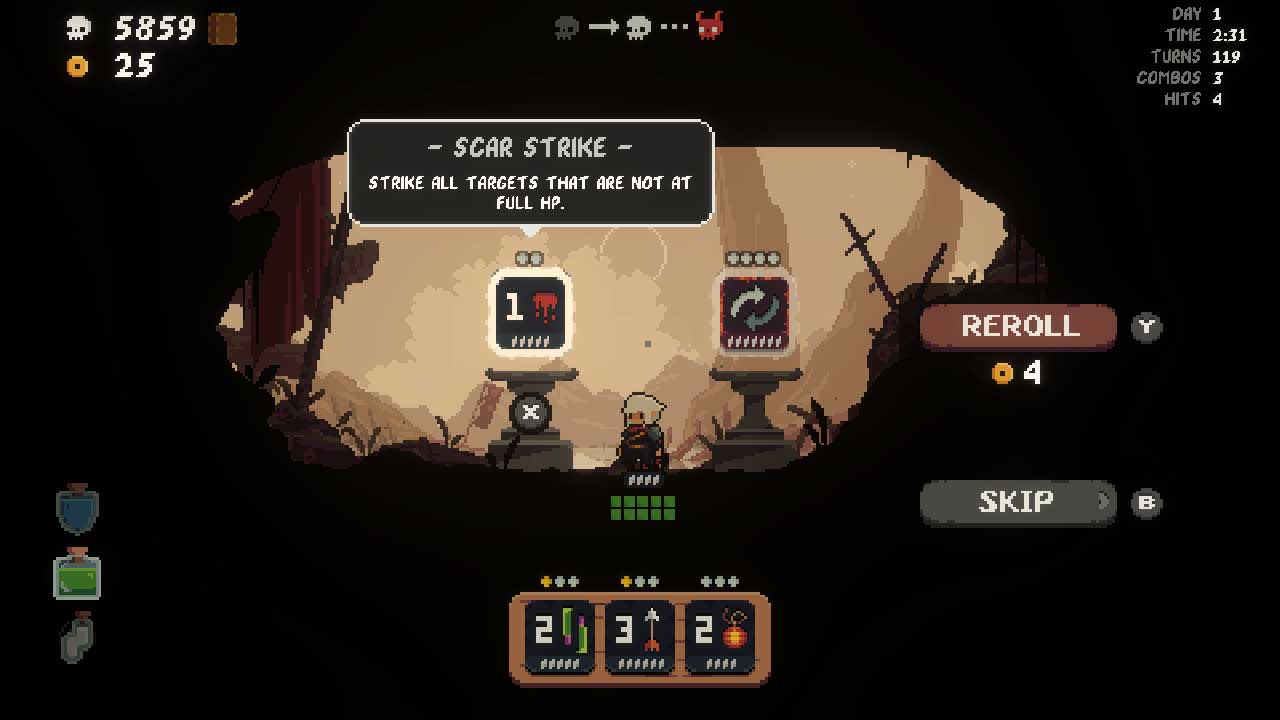Click the REROLL button

tap(1018, 326)
